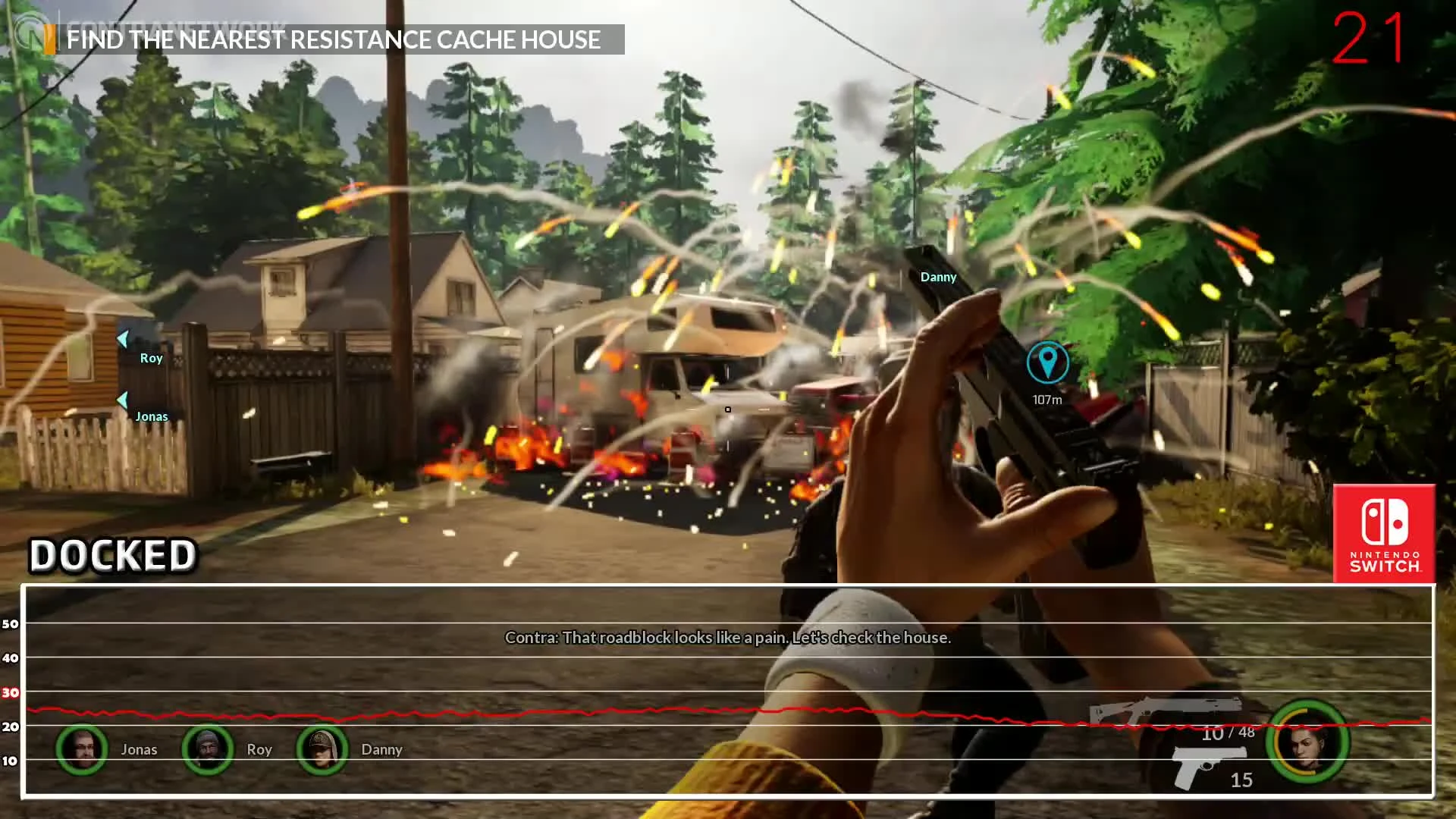Select Jonas's portrait in the squad bar
Viewport: 1456px width, 819px height.
pyautogui.click(x=81, y=749)
